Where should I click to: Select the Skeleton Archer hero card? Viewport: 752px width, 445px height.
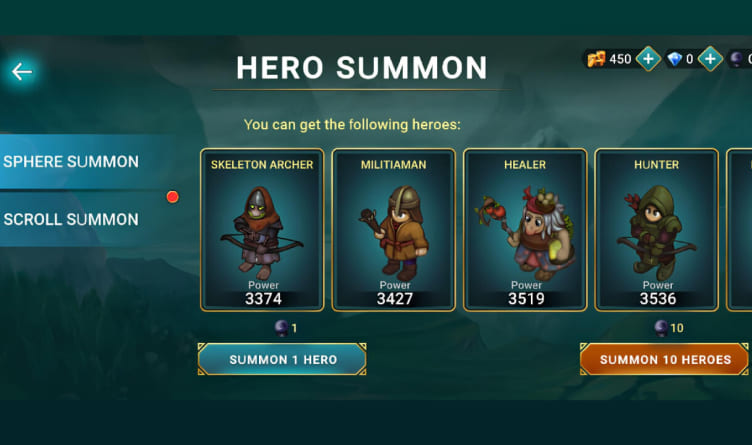coord(262,230)
